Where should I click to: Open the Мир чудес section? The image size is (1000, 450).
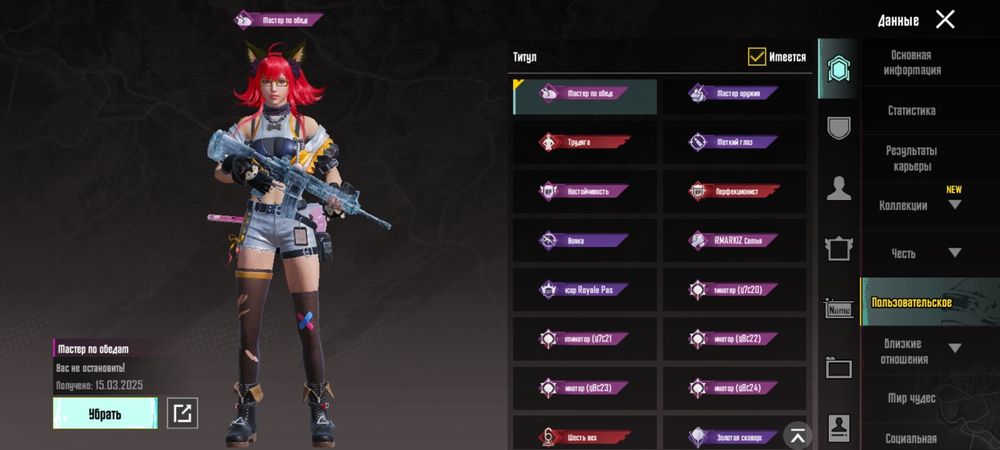point(911,398)
